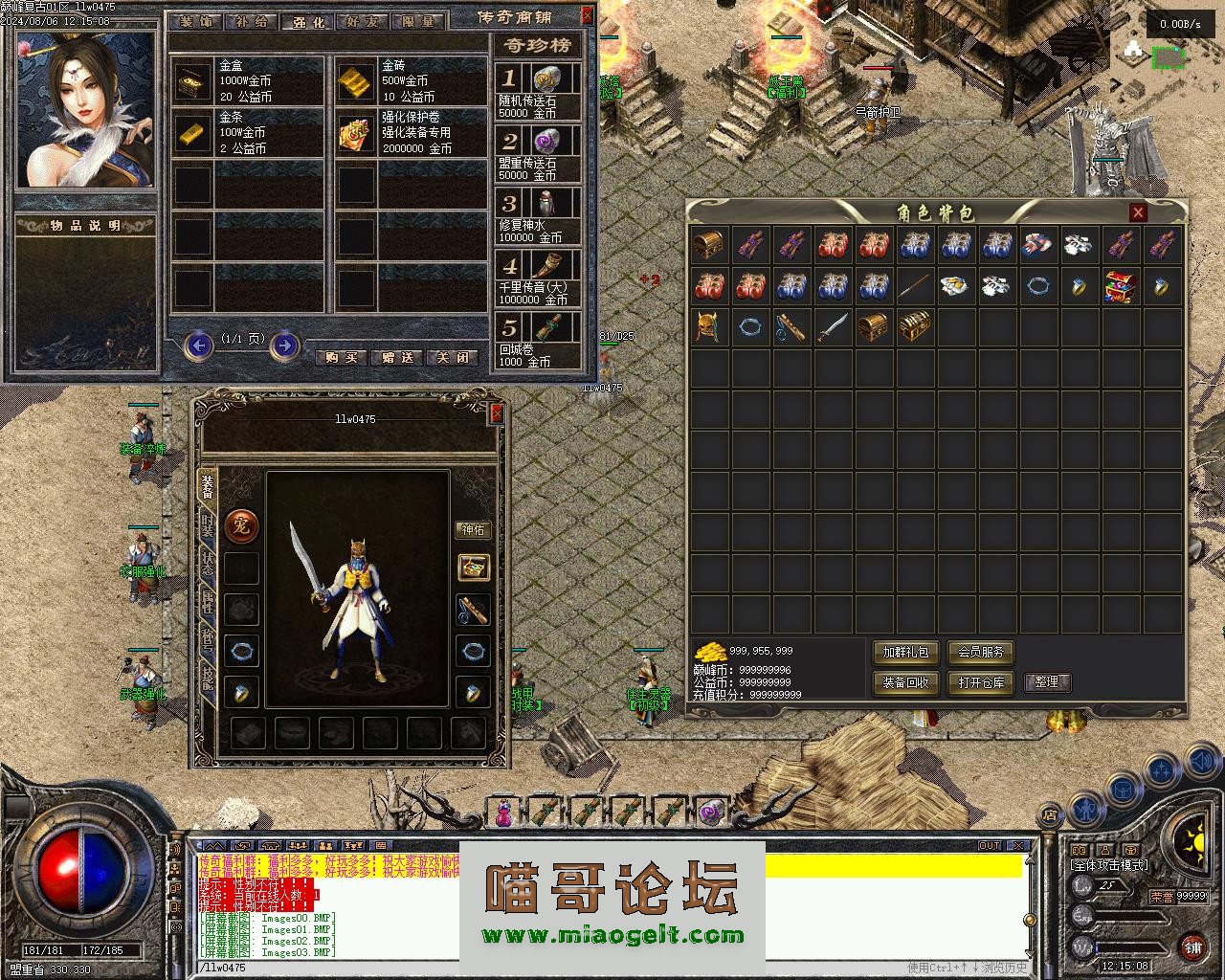
Task: Close the 角色背包 inventory window
Action: 1138,212
